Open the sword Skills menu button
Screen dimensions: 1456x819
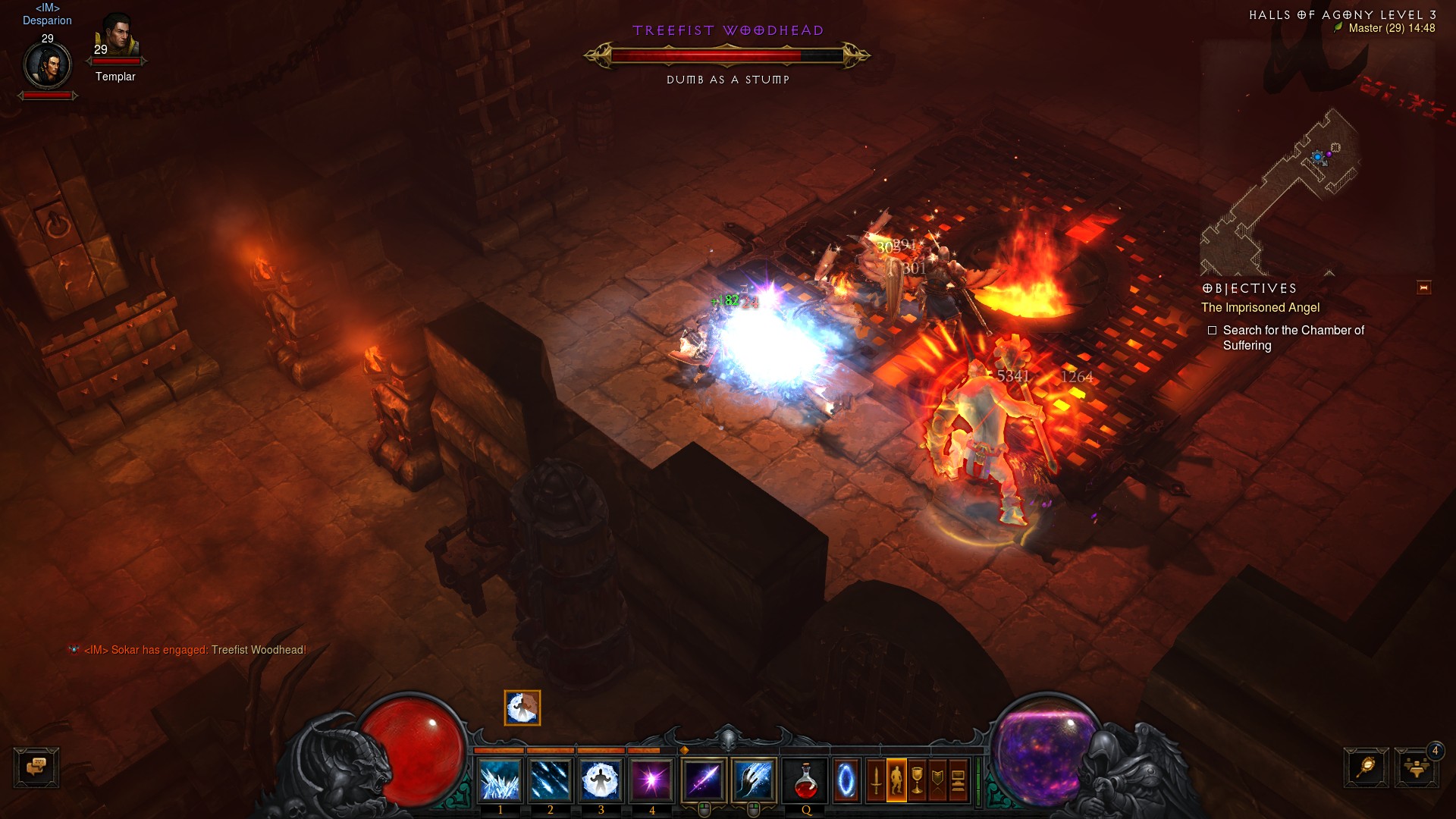click(x=876, y=780)
